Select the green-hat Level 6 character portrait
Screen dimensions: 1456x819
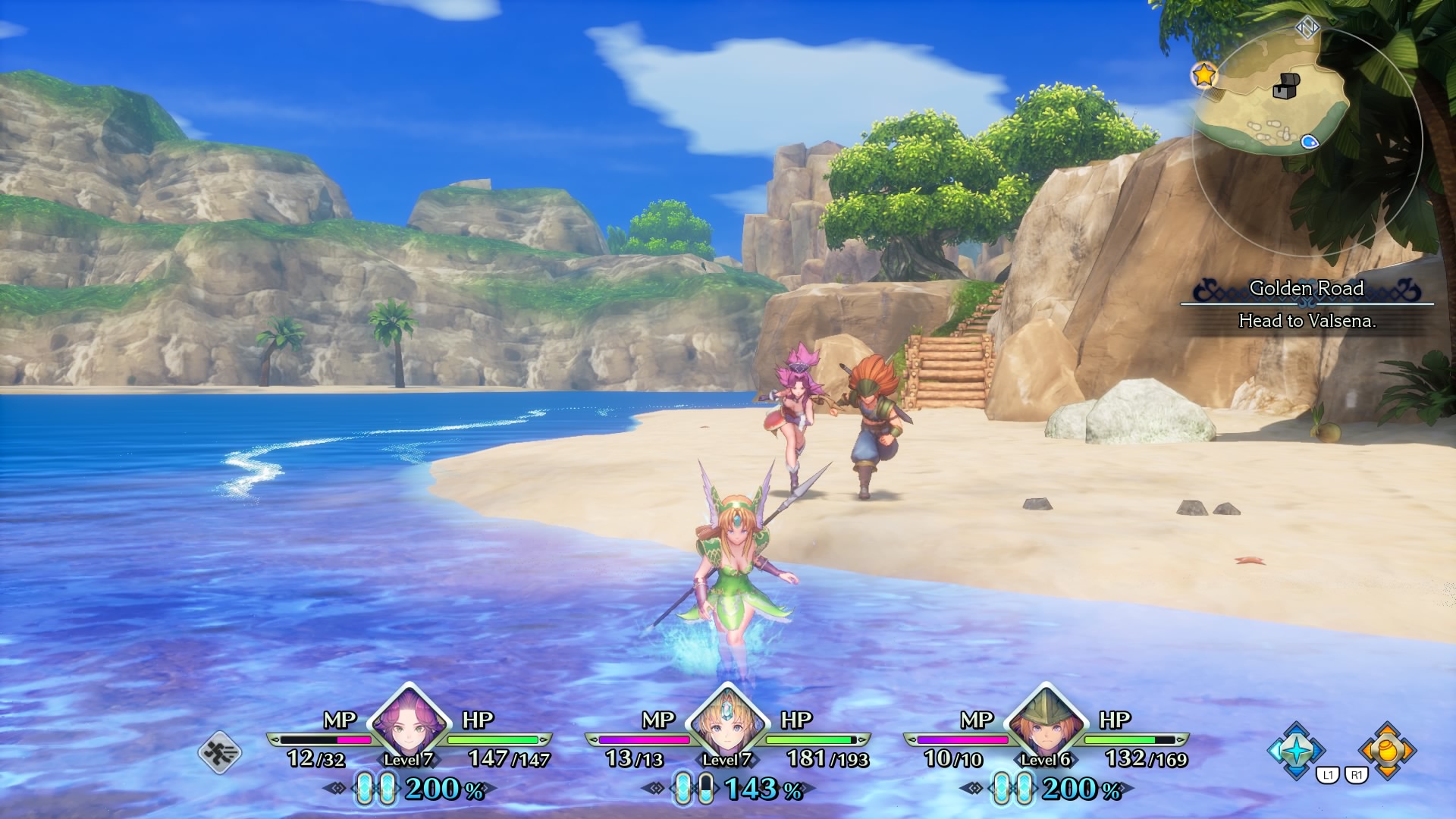1046,726
